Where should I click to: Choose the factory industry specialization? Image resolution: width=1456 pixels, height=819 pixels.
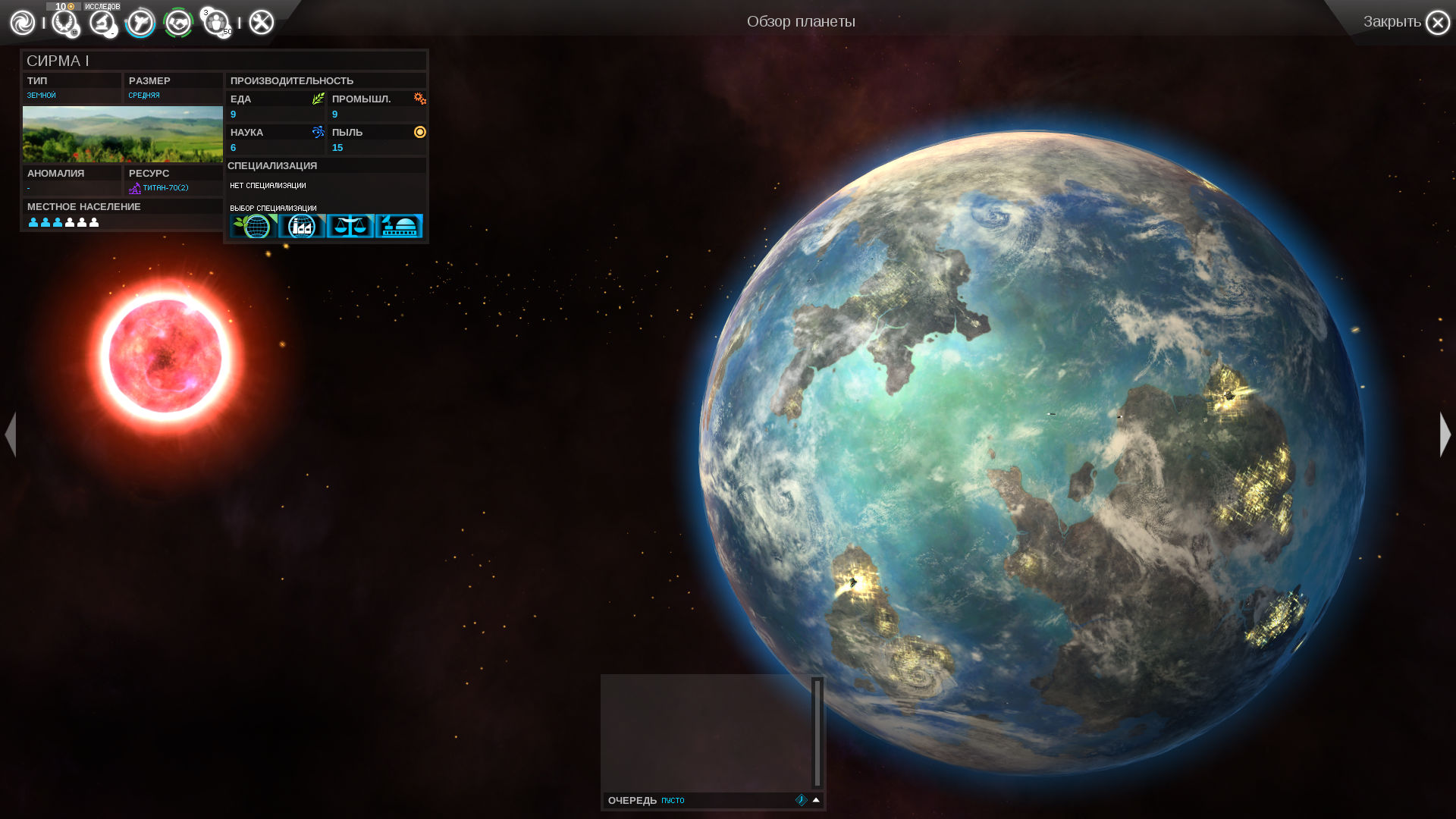click(302, 226)
